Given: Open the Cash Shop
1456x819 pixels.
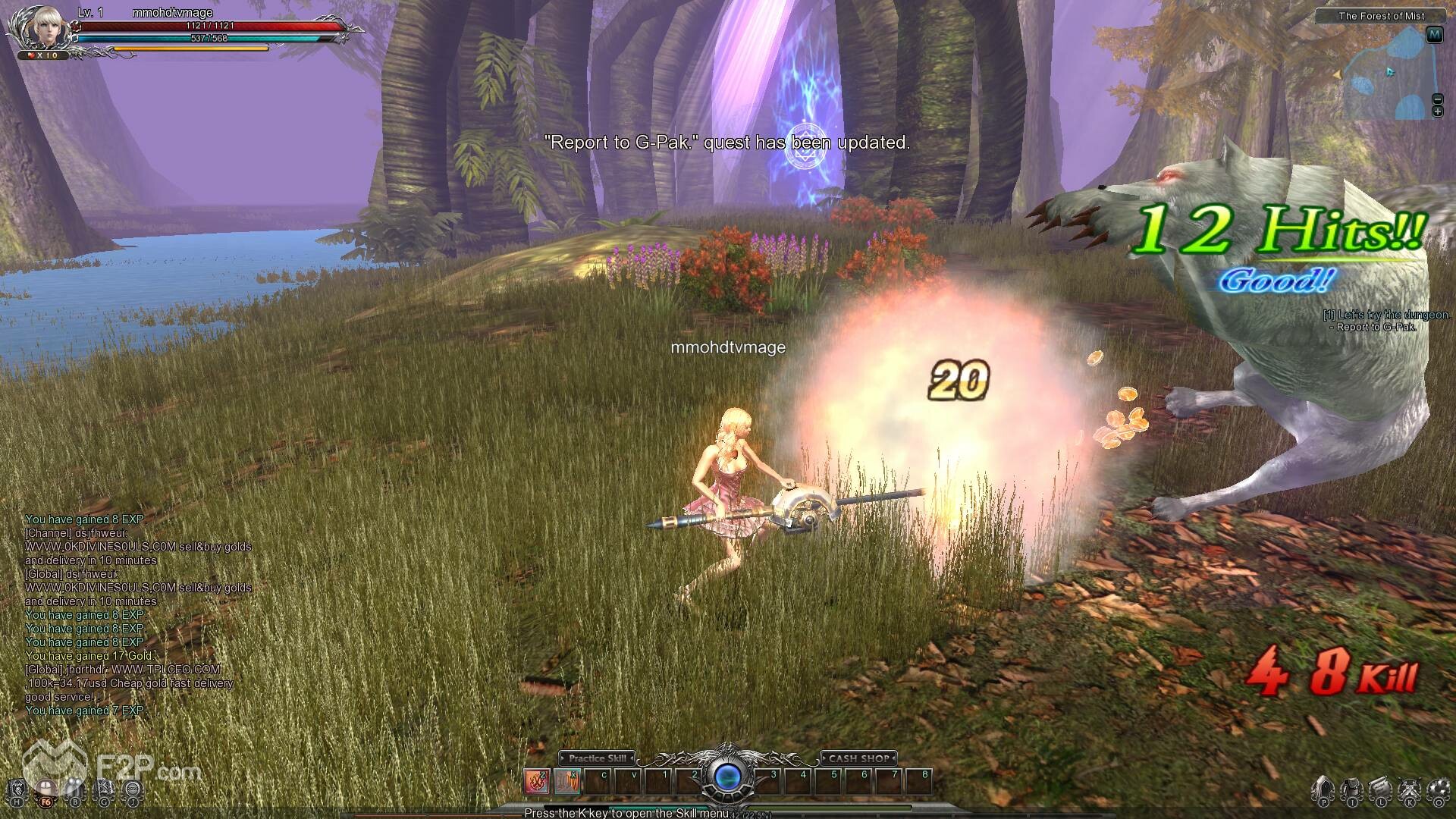Looking at the screenshot, I should coord(858,758).
